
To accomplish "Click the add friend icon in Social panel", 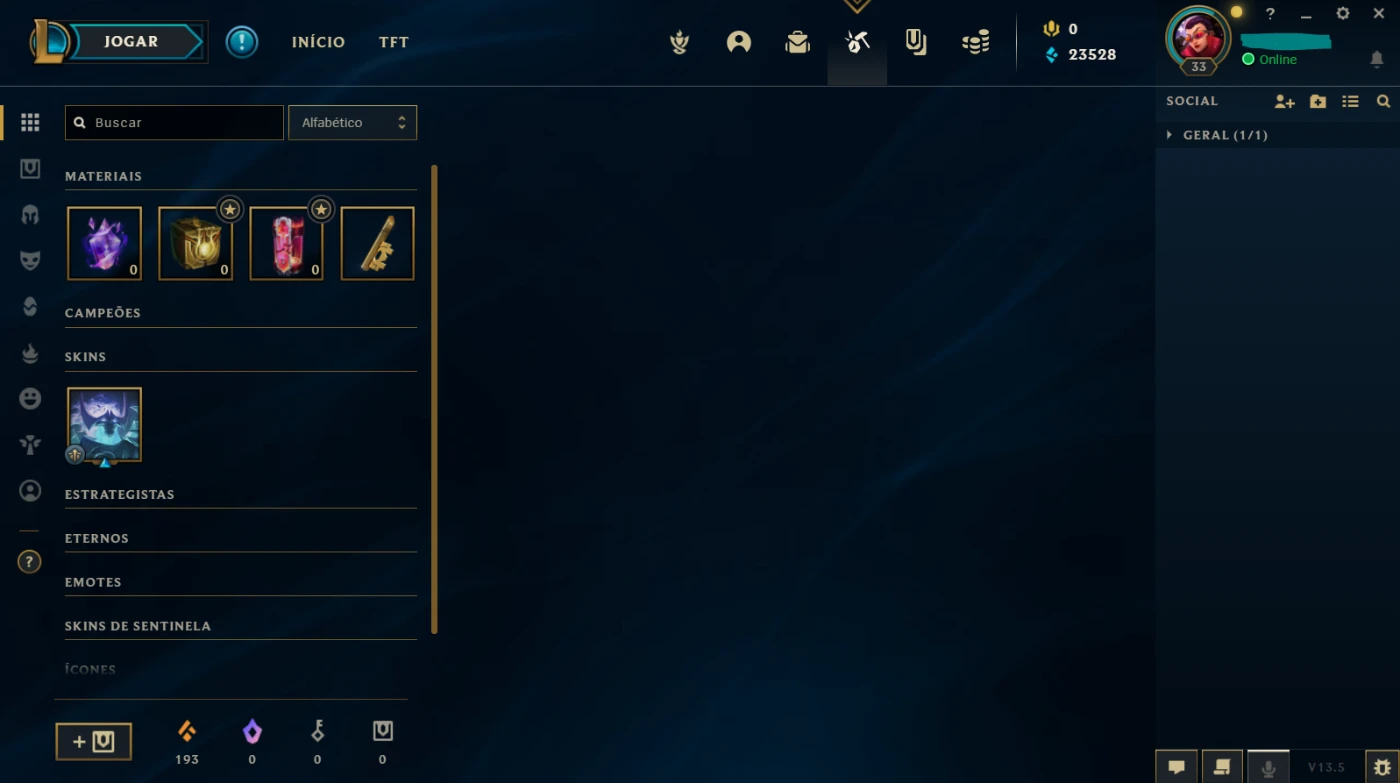I will pos(1284,101).
